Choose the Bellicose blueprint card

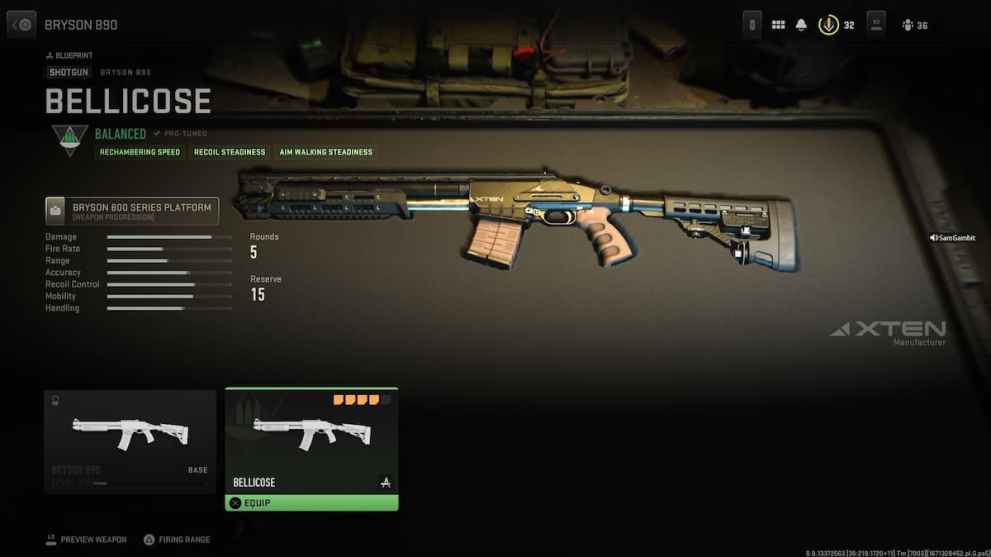(311, 439)
